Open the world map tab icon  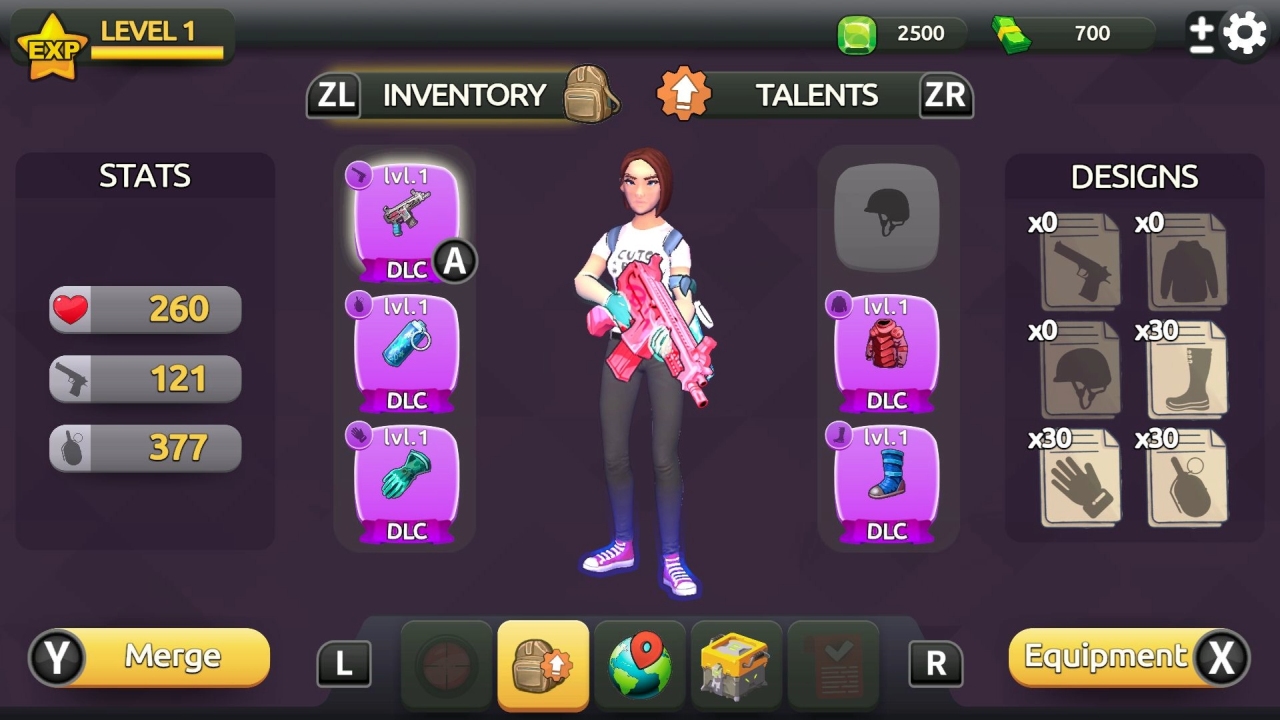(x=639, y=662)
